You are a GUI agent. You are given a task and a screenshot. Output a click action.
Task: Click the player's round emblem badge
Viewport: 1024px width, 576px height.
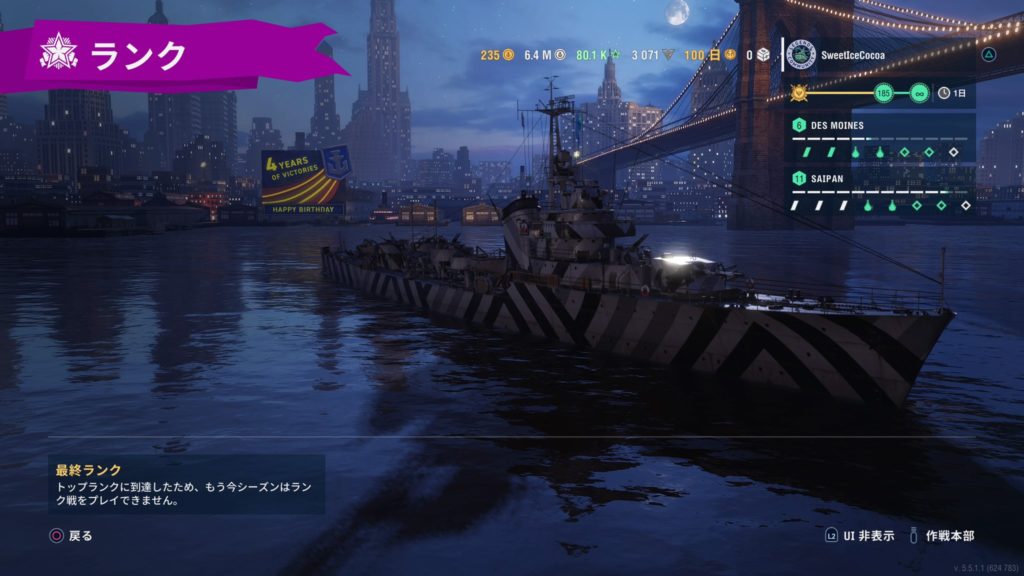click(x=801, y=55)
